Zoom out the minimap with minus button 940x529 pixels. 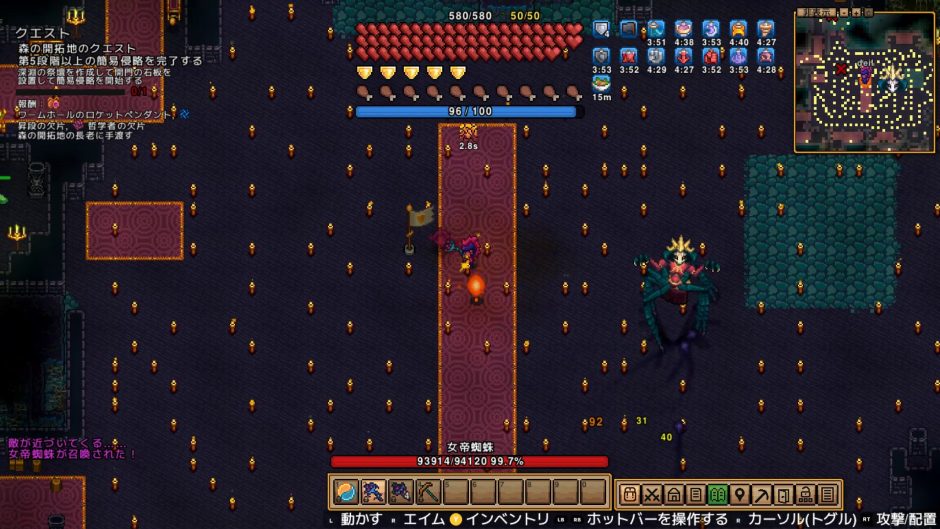click(x=846, y=12)
